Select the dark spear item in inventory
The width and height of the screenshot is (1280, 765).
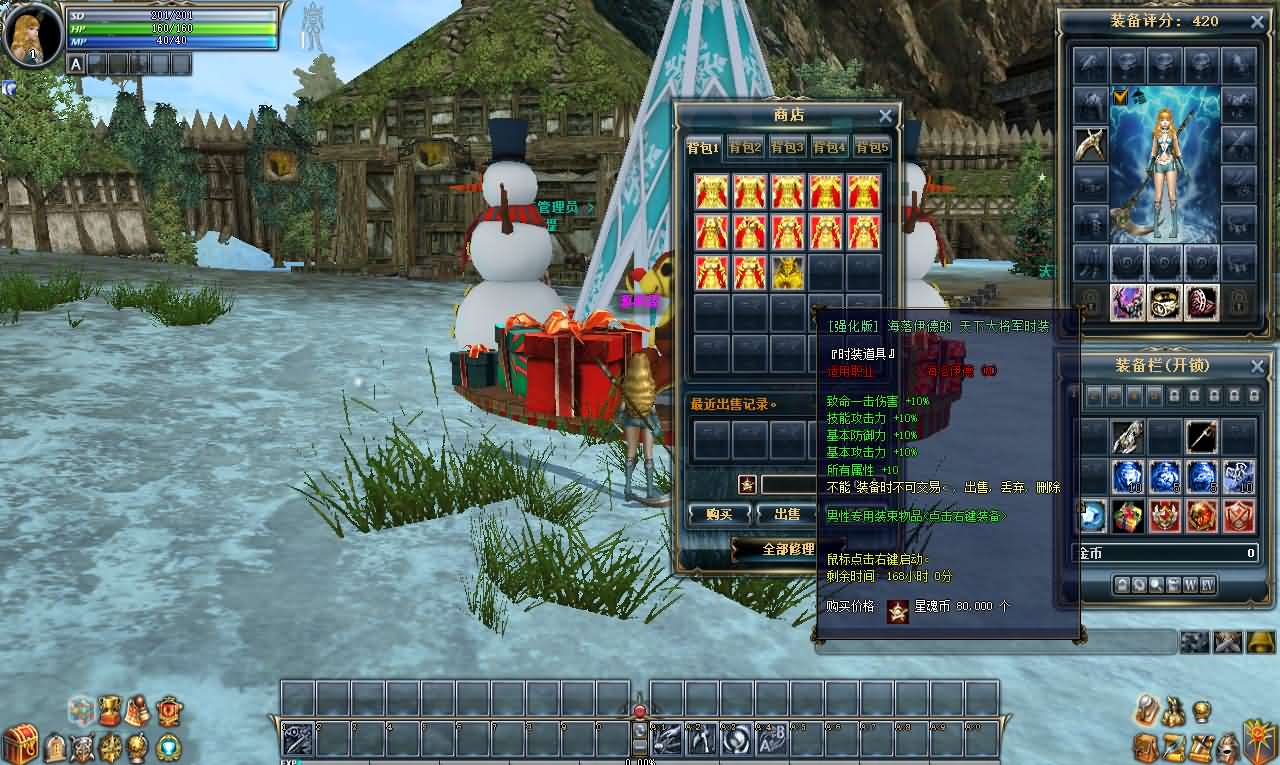[1201, 436]
